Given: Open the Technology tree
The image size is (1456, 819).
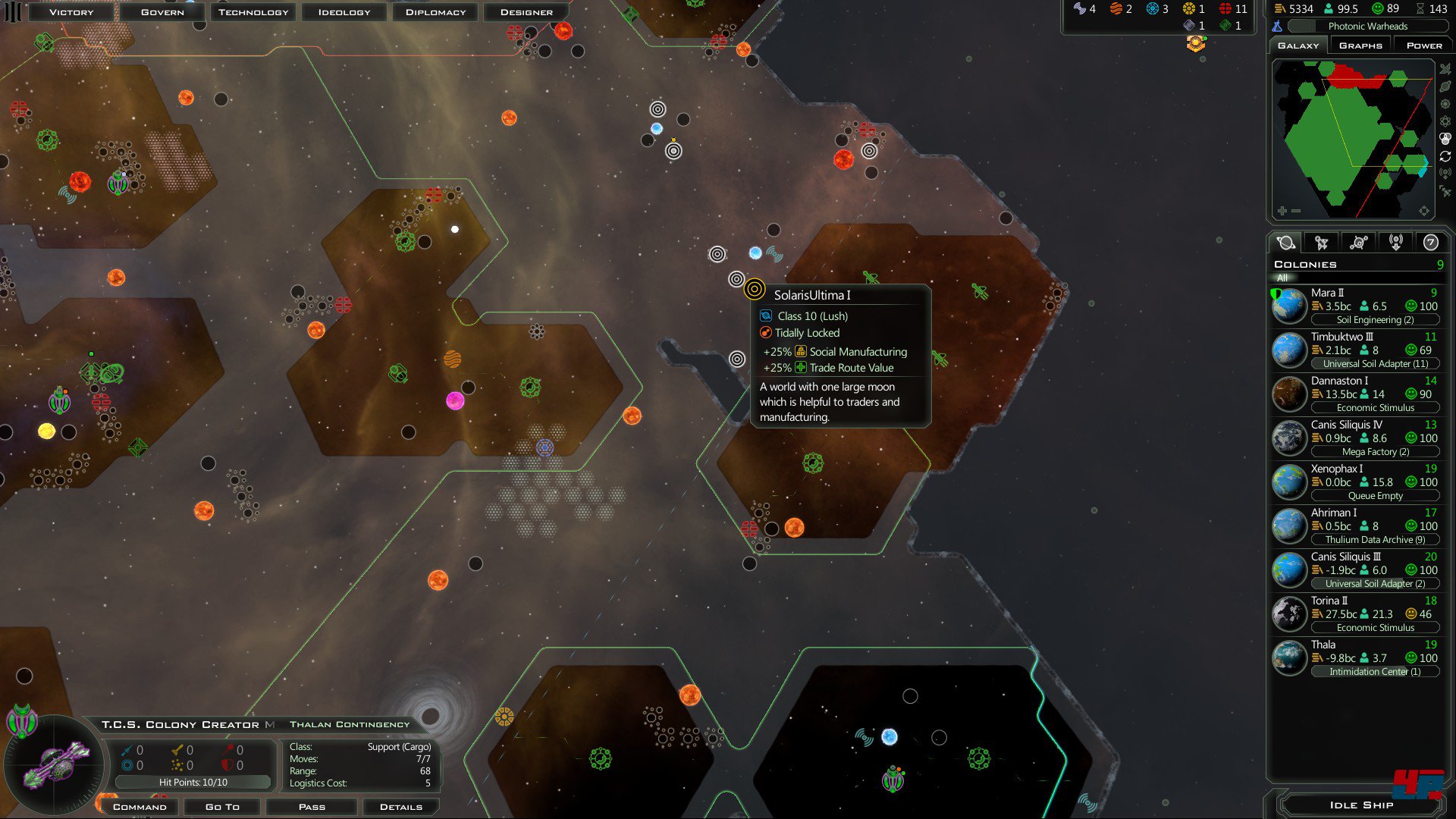Looking at the screenshot, I should point(253,12).
